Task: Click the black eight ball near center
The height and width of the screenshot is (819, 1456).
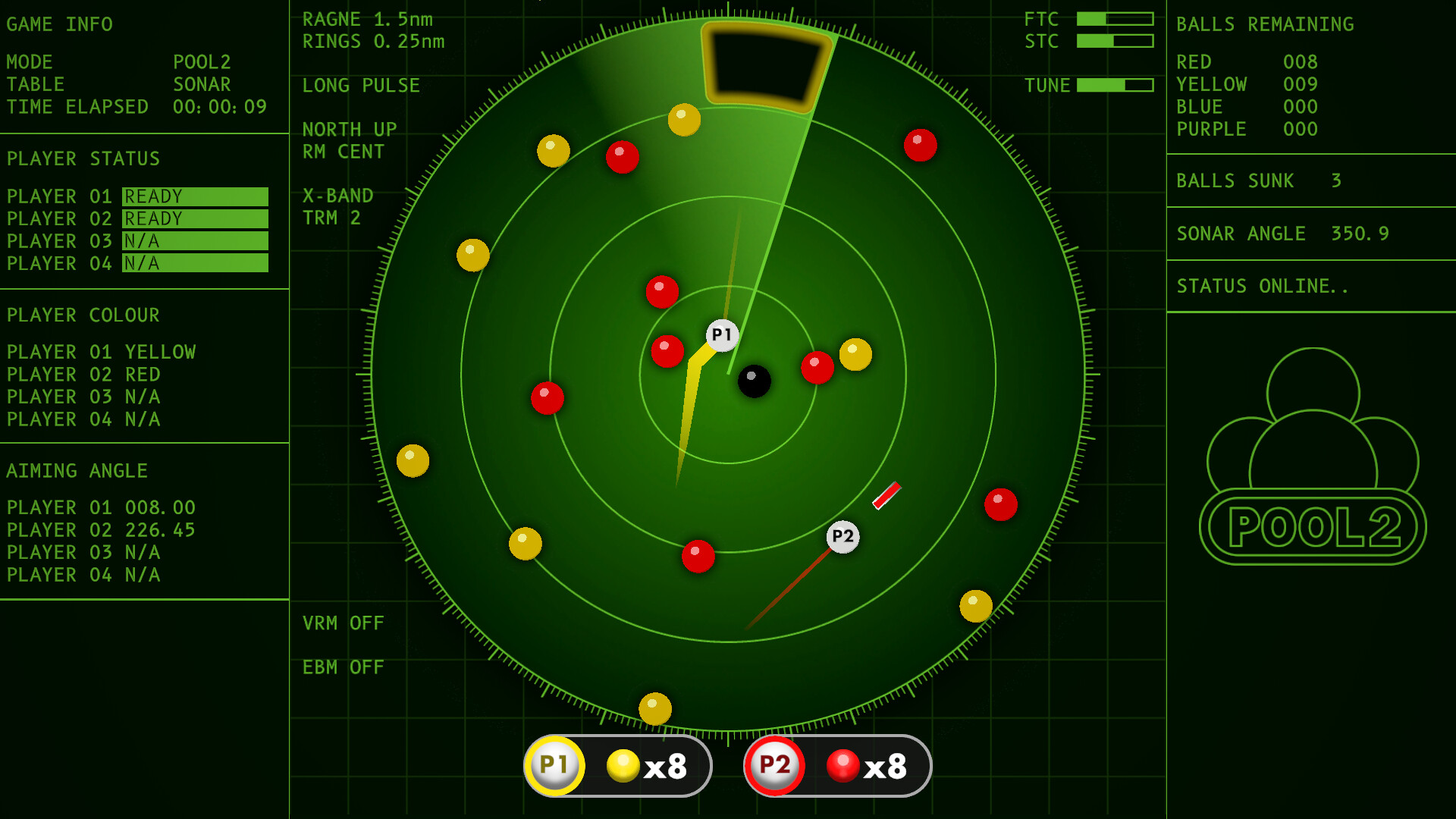Action: point(753,381)
